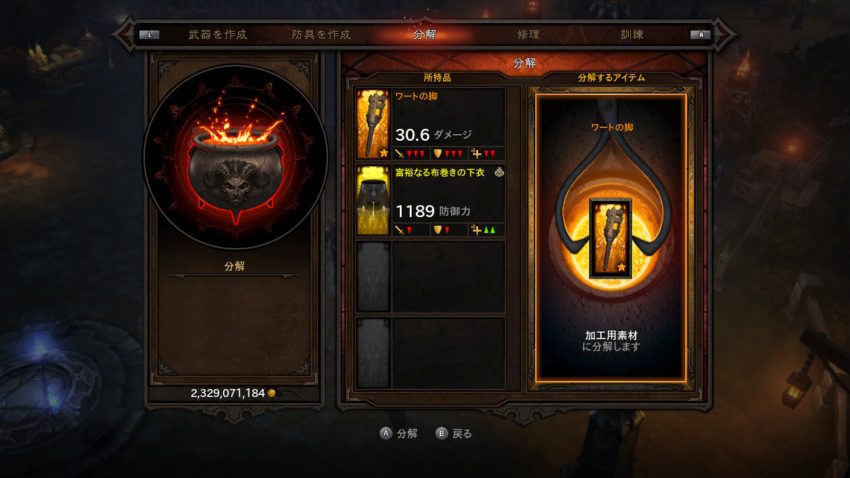Open the 防具を作成 tab
850x478 pixels.
320,34
